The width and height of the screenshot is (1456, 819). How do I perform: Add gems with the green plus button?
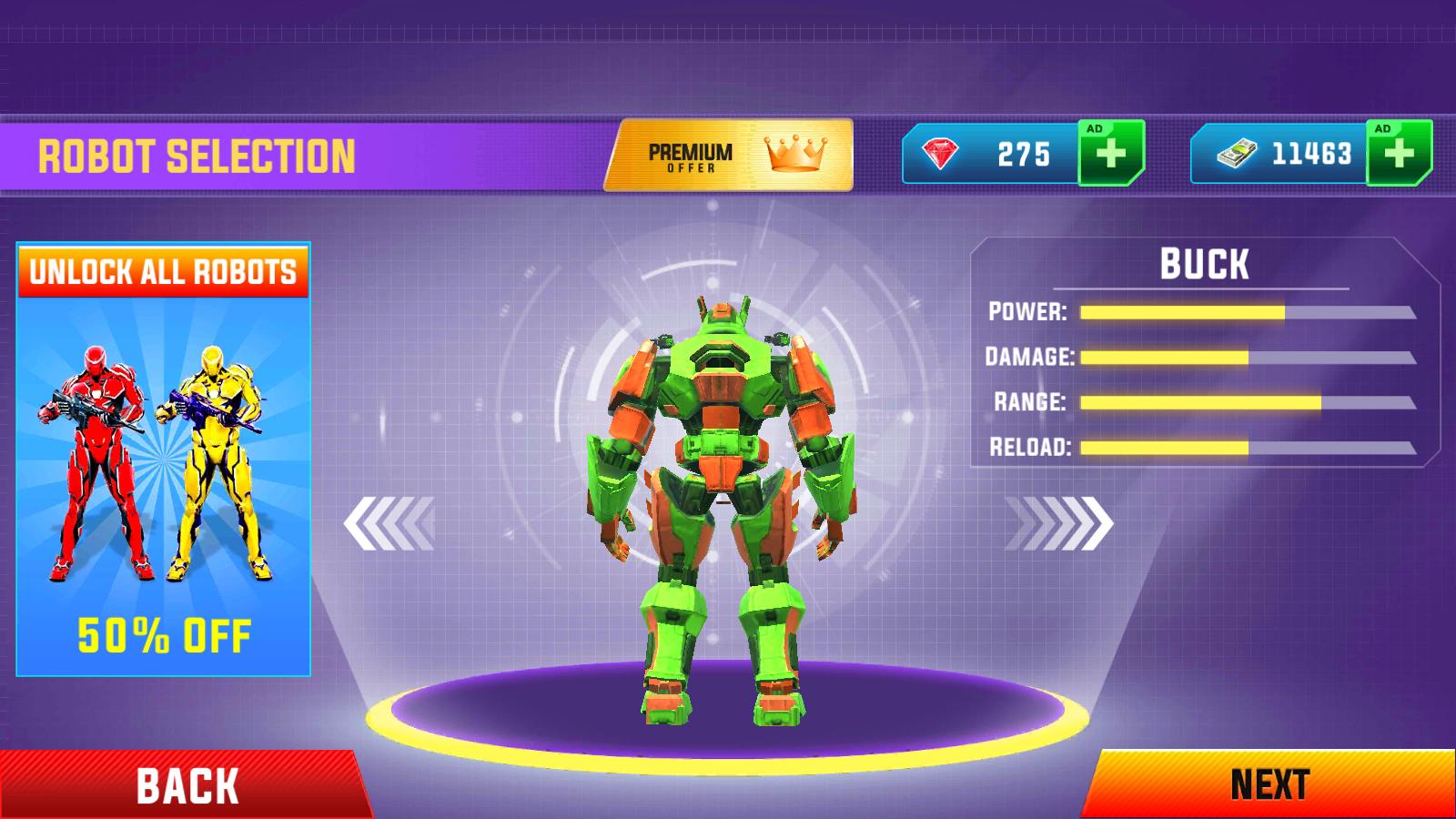(1110, 153)
